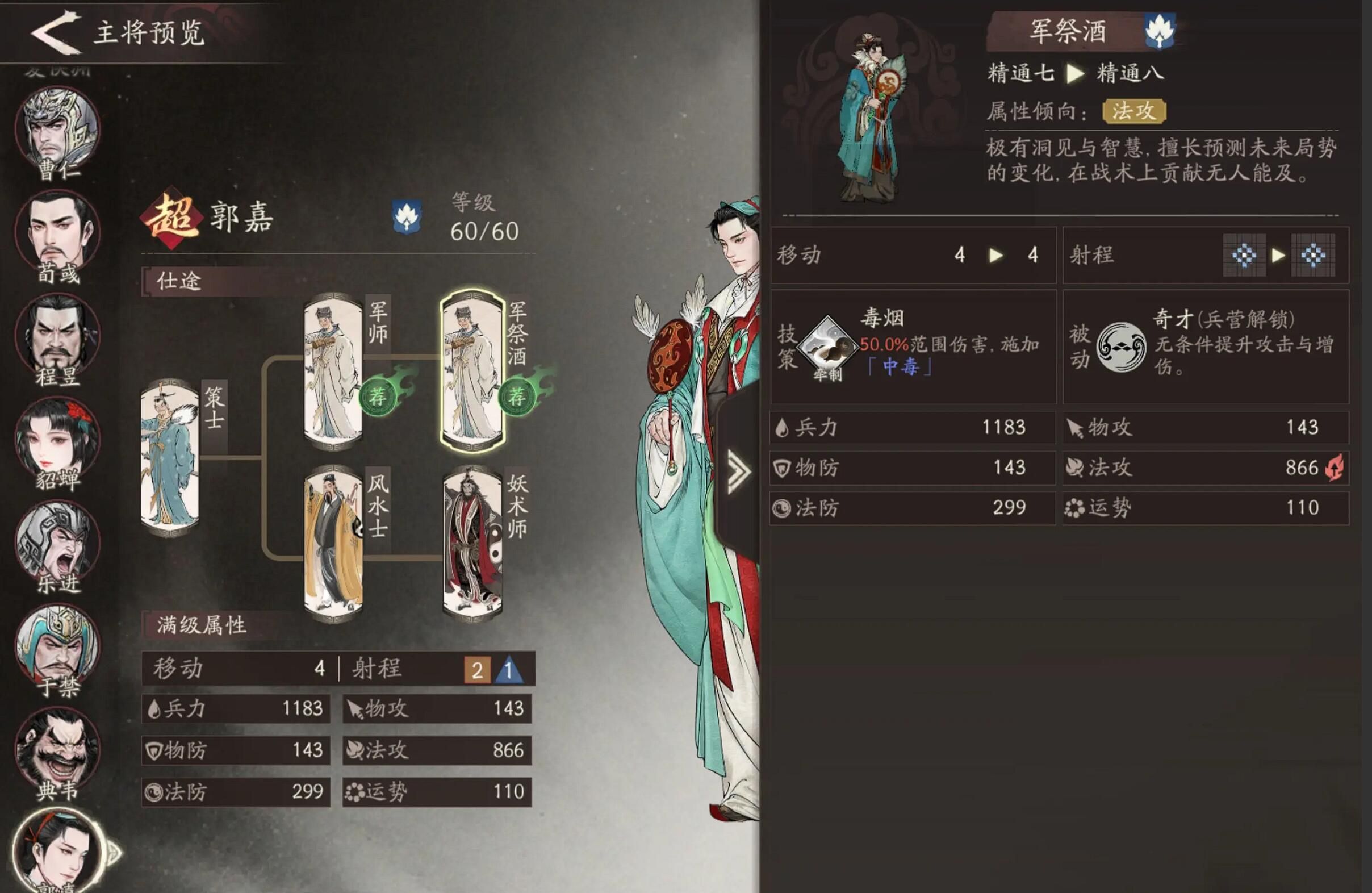Select general 曹仁 portrait
The width and height of the screenshot is (1372, 893).
pos(58,130)
